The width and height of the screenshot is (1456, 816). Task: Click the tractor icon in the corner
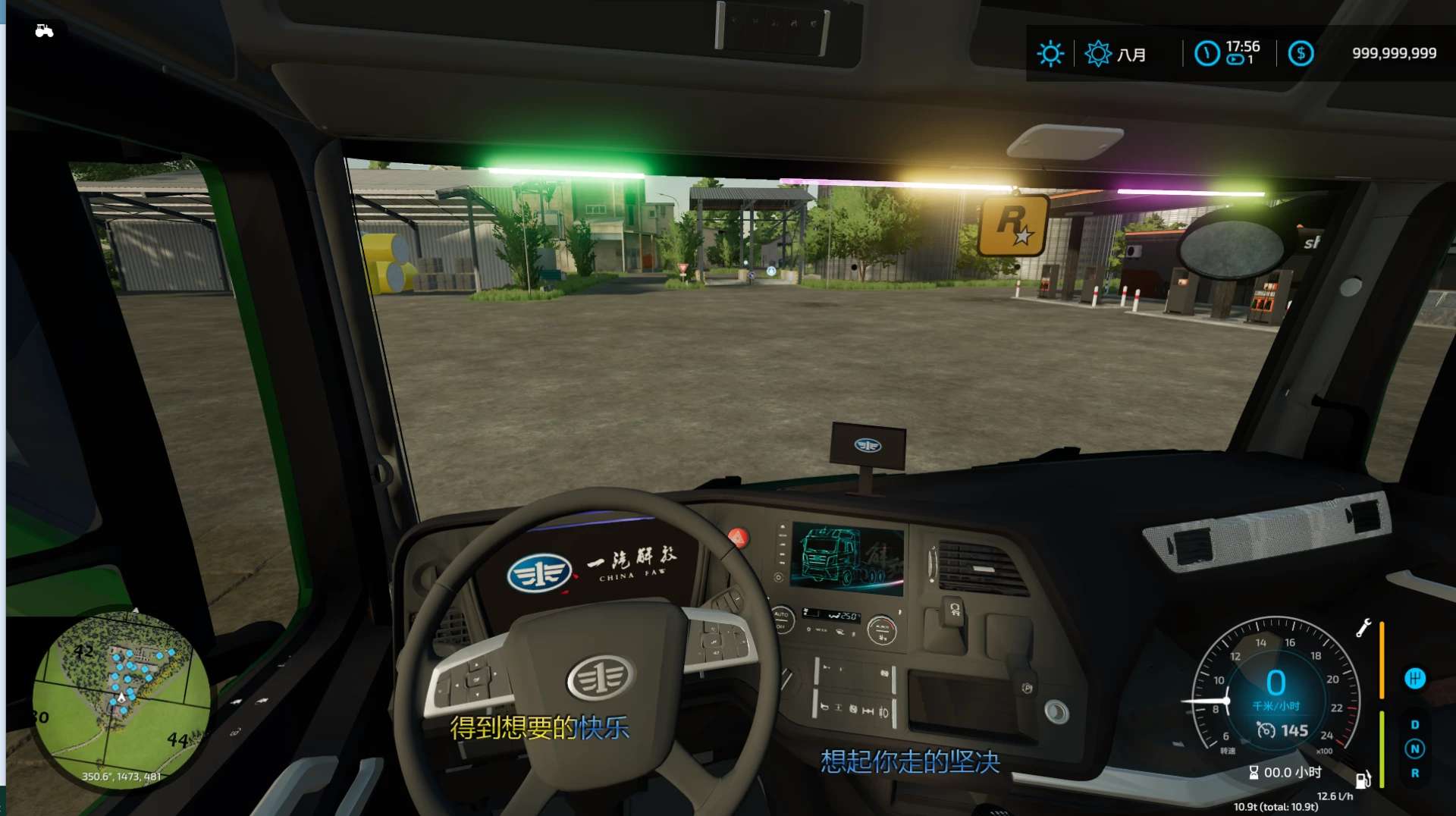(44, 31)
